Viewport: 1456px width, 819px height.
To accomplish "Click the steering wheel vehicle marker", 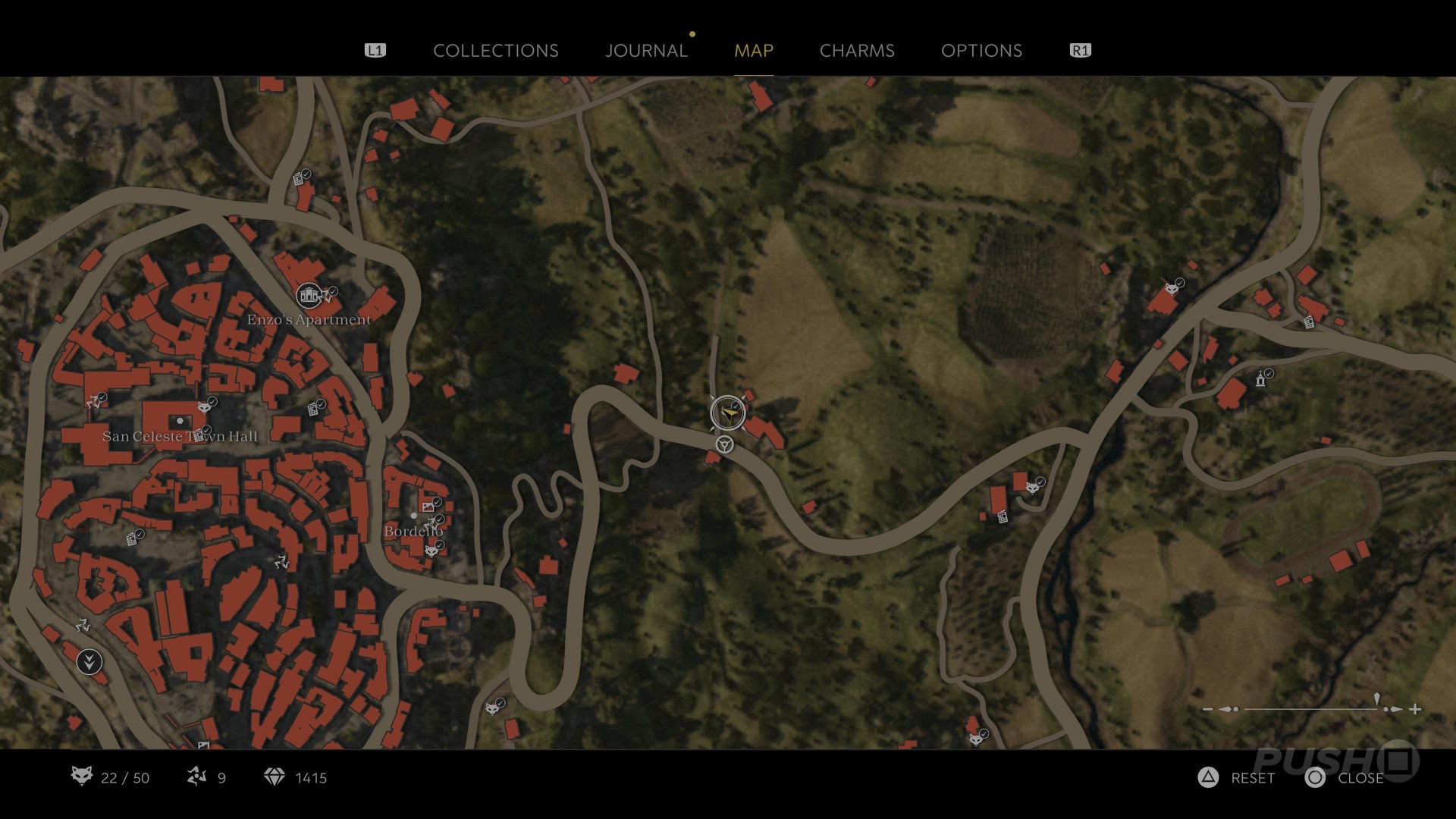I will (x=725, y=444).
